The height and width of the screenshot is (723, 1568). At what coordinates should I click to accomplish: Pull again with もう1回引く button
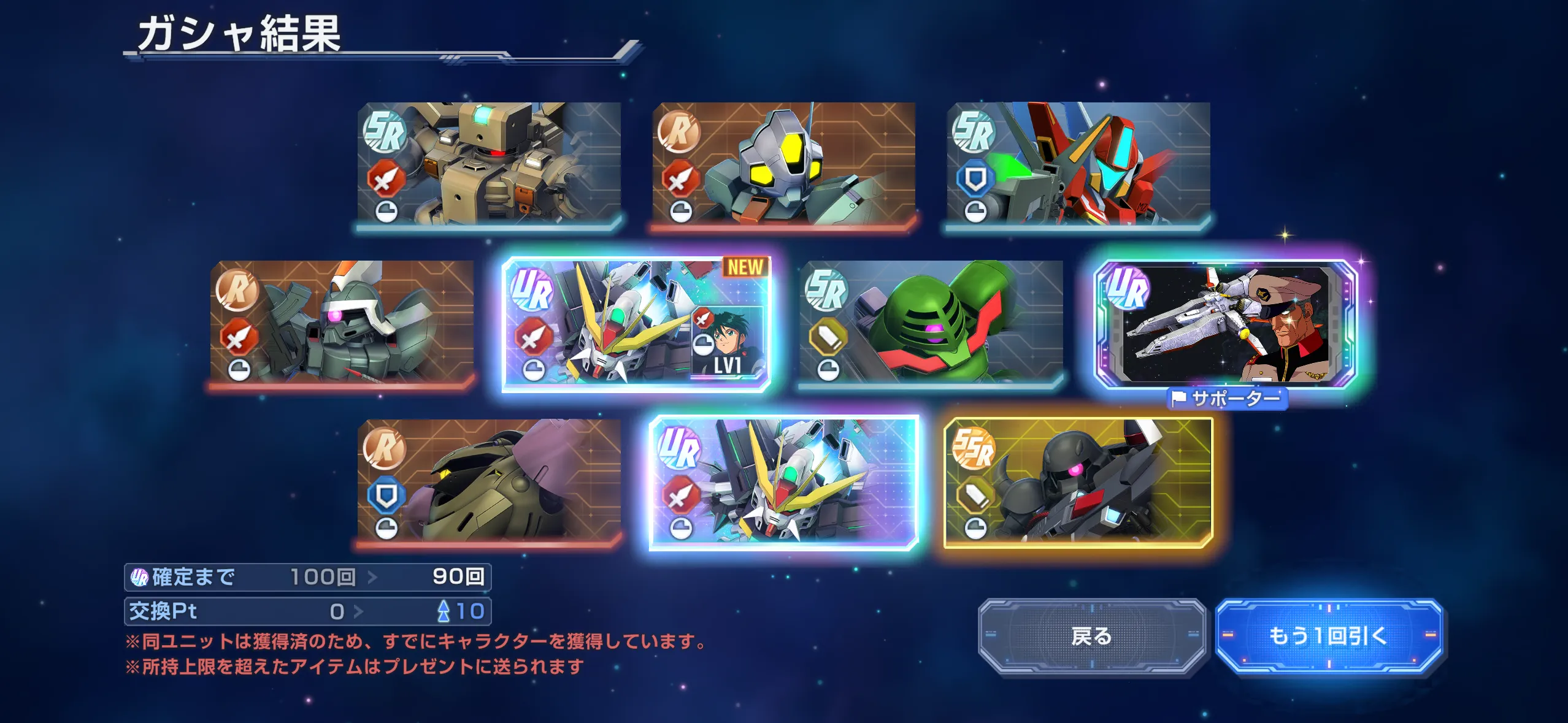pyautogui.click(x=1328, y=637)
